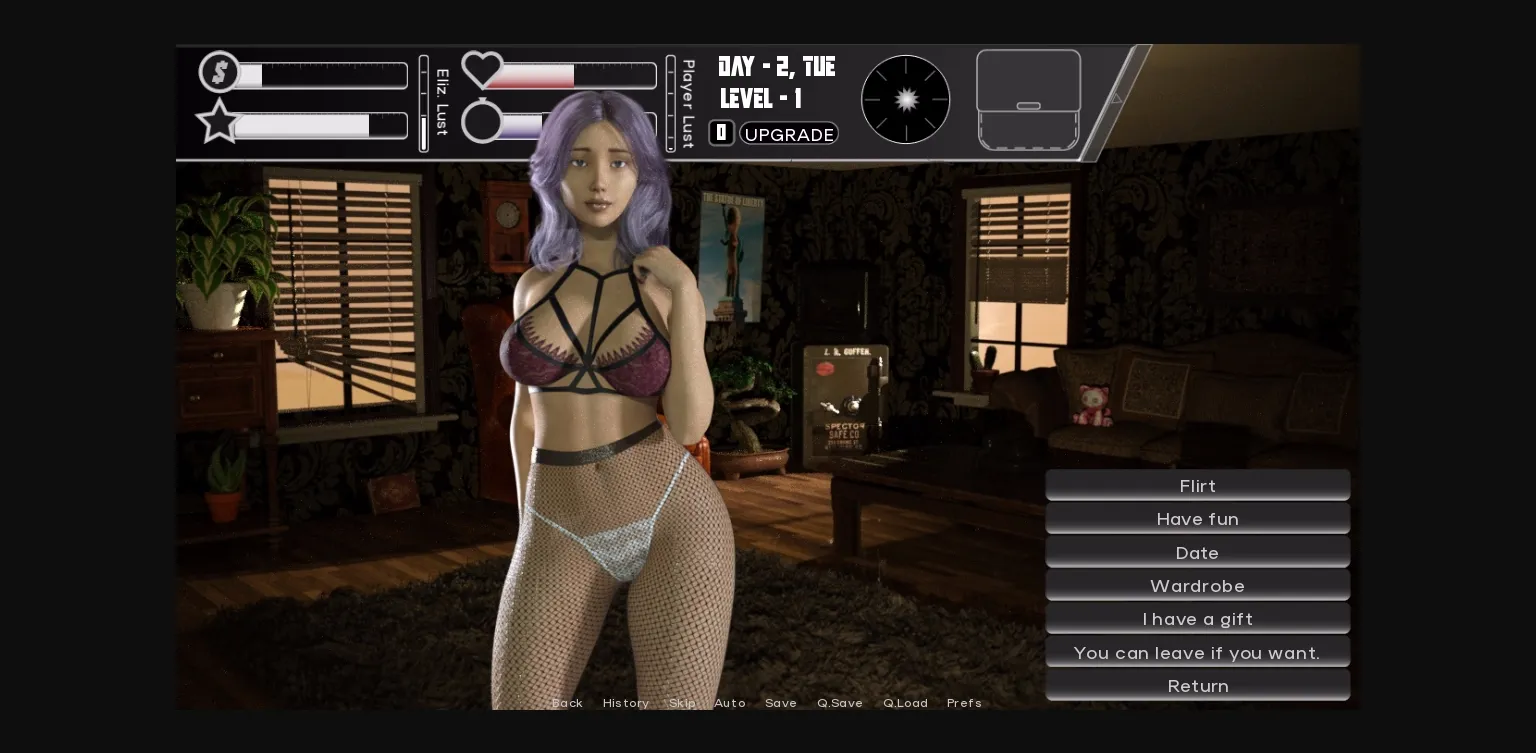The image size is (1536, 753).
Task: Click the heart icon next to Eliz. Lust
Action: tap(482, 69)
